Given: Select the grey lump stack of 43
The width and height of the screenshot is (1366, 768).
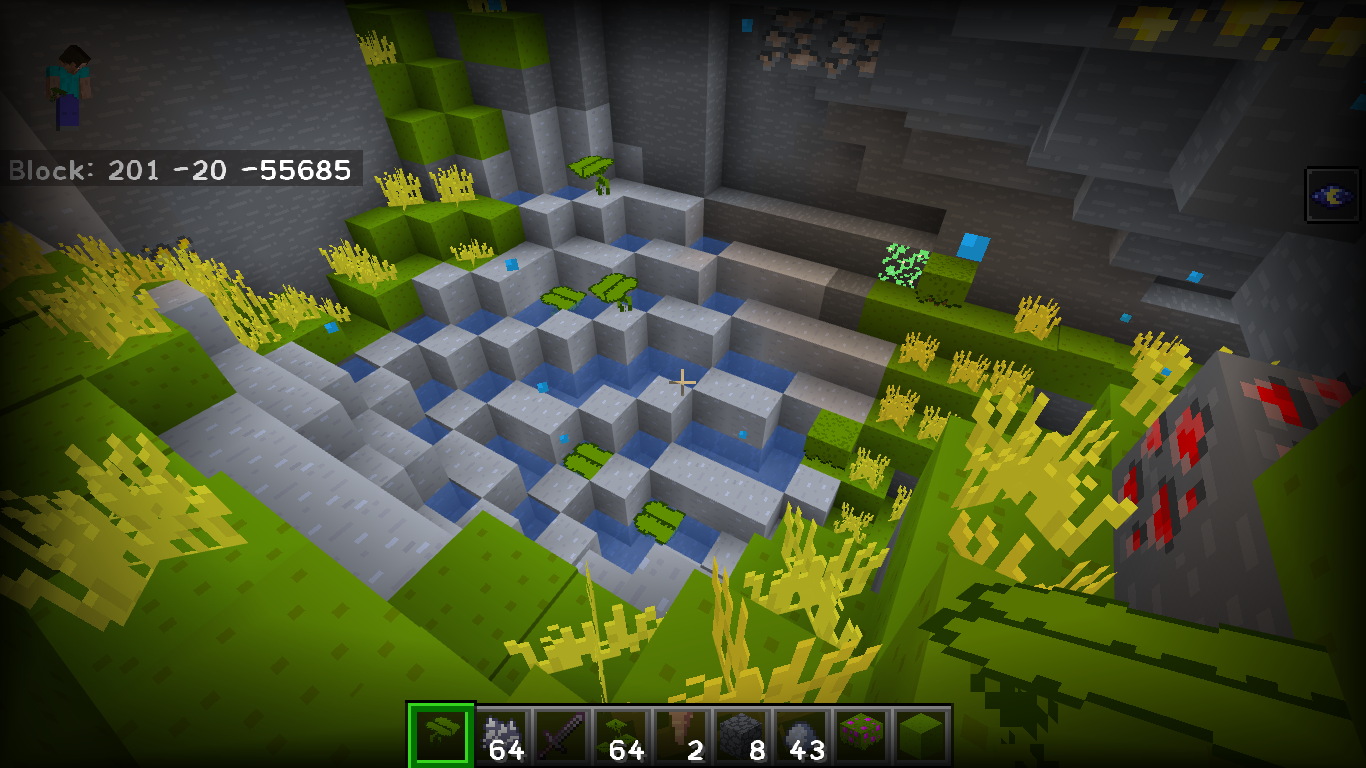Looking at the screenshot, I should coord(801,737).
